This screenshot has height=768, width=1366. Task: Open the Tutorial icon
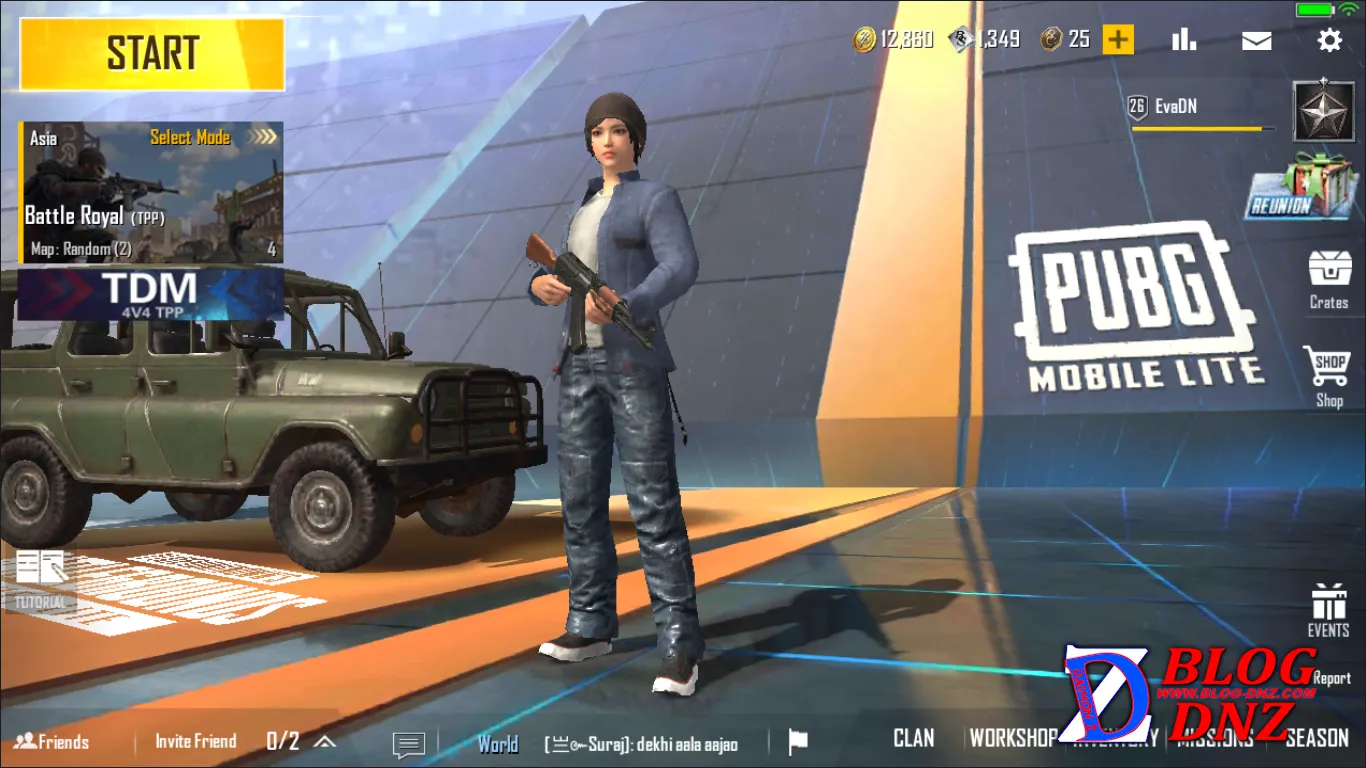coord(40,579)
